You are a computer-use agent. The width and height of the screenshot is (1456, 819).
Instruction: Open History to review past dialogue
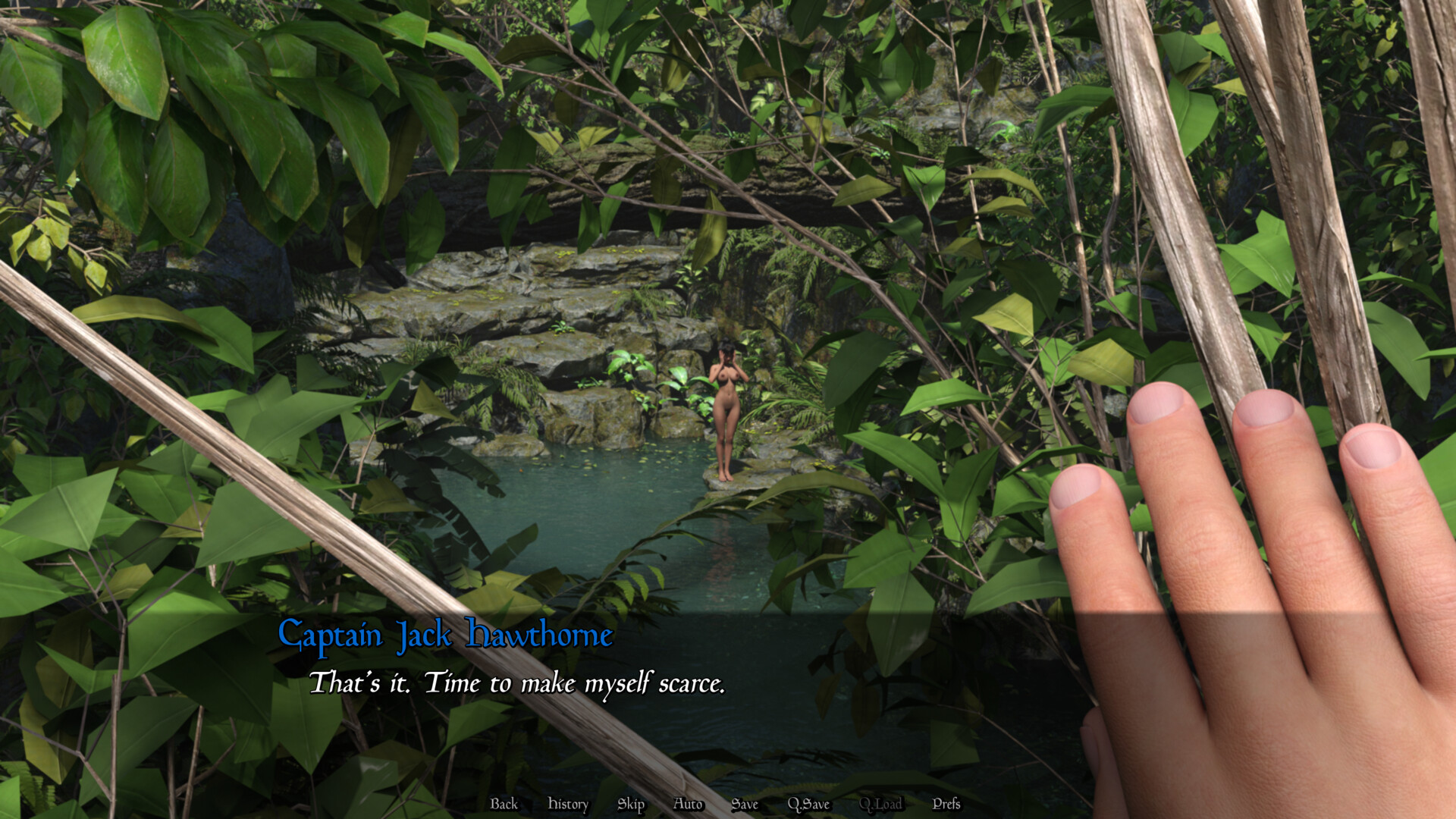coord(568,805)
